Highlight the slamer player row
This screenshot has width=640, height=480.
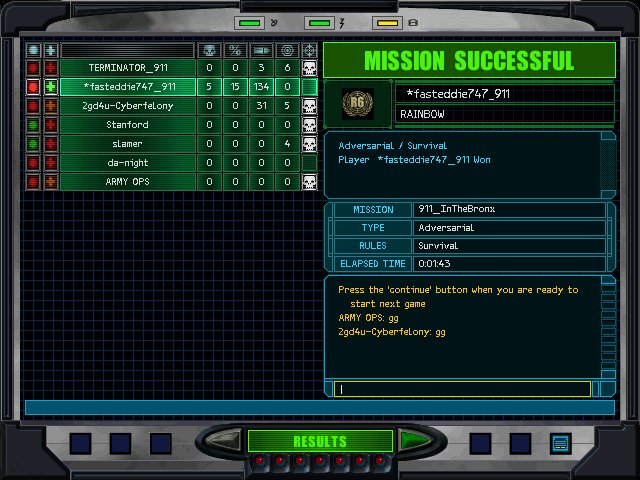(127, 144)
